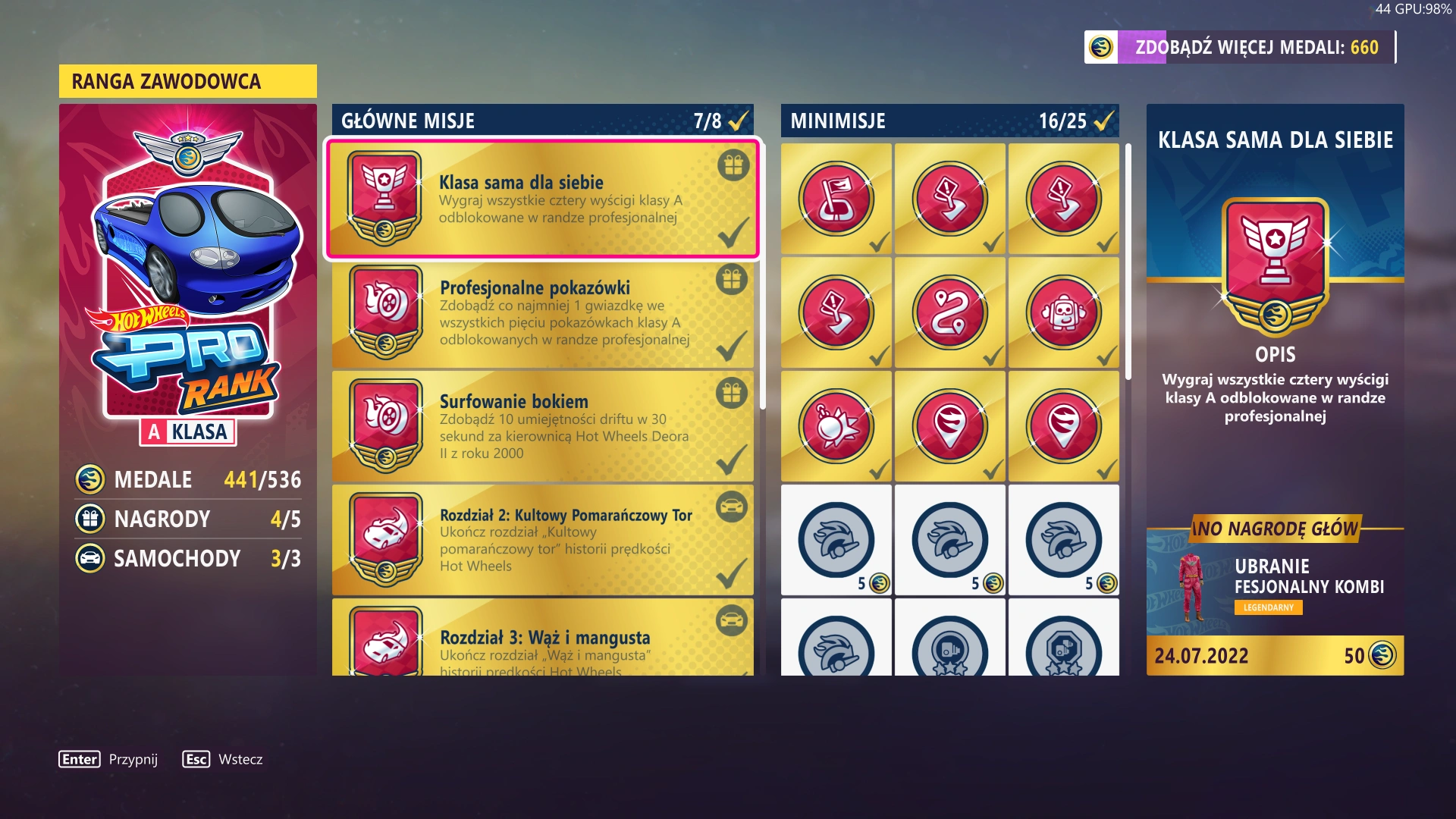Click the minimisje list scrollbar
The image size is (1456, 819).
[1128, 262]
